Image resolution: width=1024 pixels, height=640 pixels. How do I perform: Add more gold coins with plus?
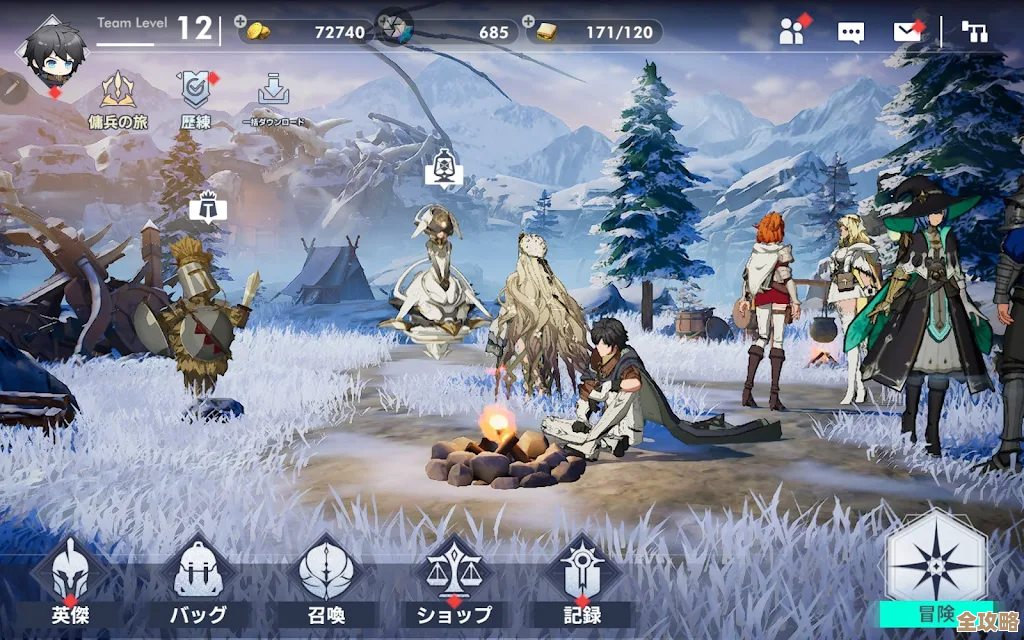tap(241, 21)
